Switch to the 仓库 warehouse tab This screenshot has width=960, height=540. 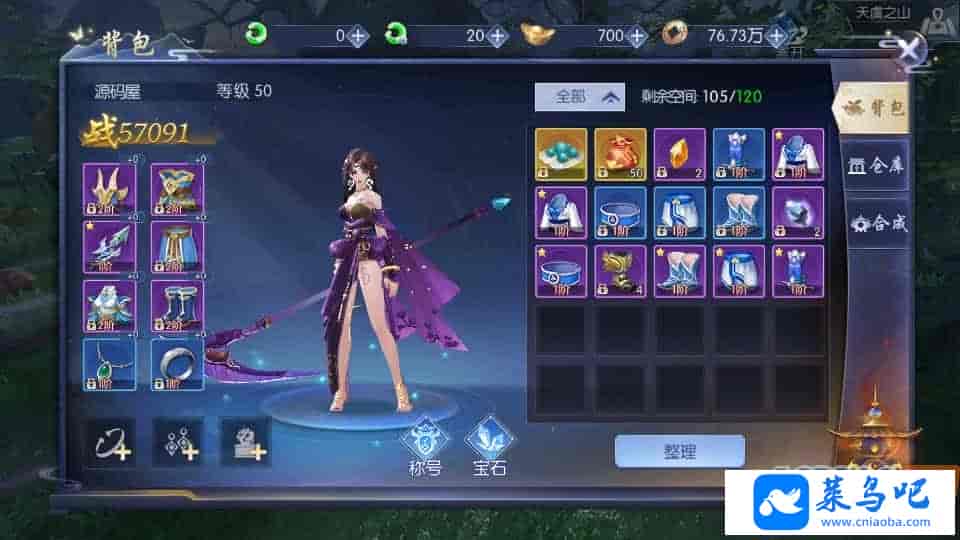(x=875, y=165)
